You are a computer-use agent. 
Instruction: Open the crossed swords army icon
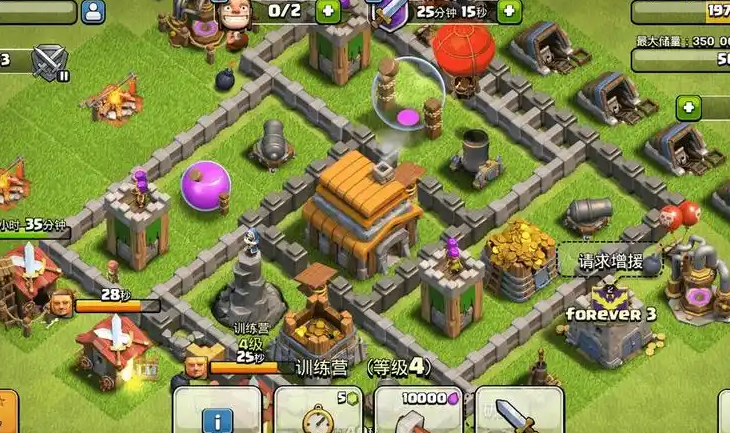coord(48,62)
